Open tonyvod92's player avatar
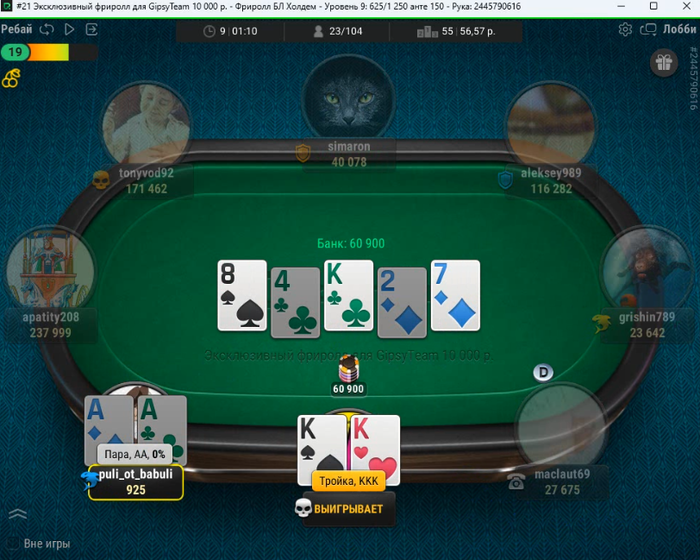 click(x=146, y=125)
